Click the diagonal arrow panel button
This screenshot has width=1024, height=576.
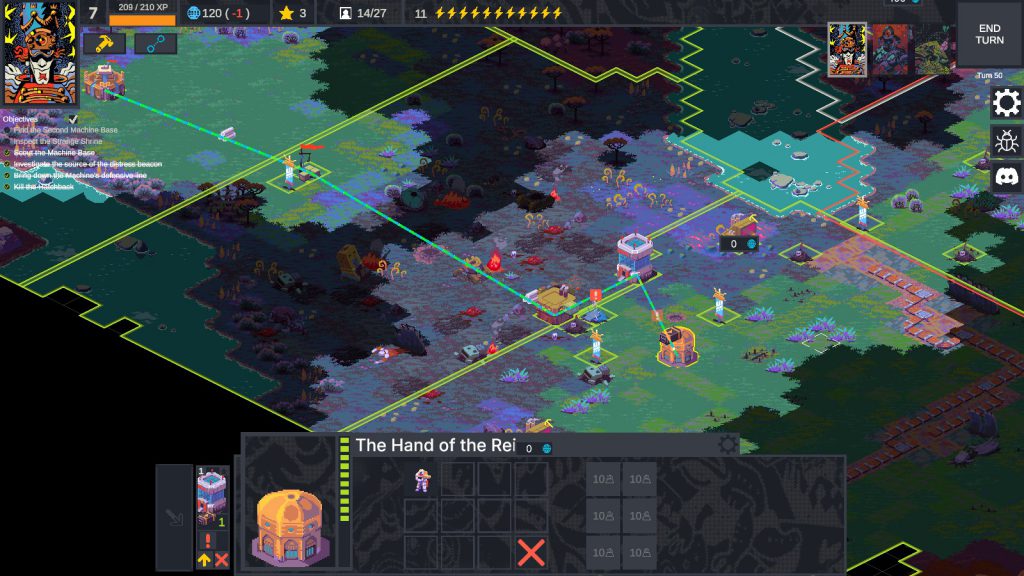click(174, 518)
